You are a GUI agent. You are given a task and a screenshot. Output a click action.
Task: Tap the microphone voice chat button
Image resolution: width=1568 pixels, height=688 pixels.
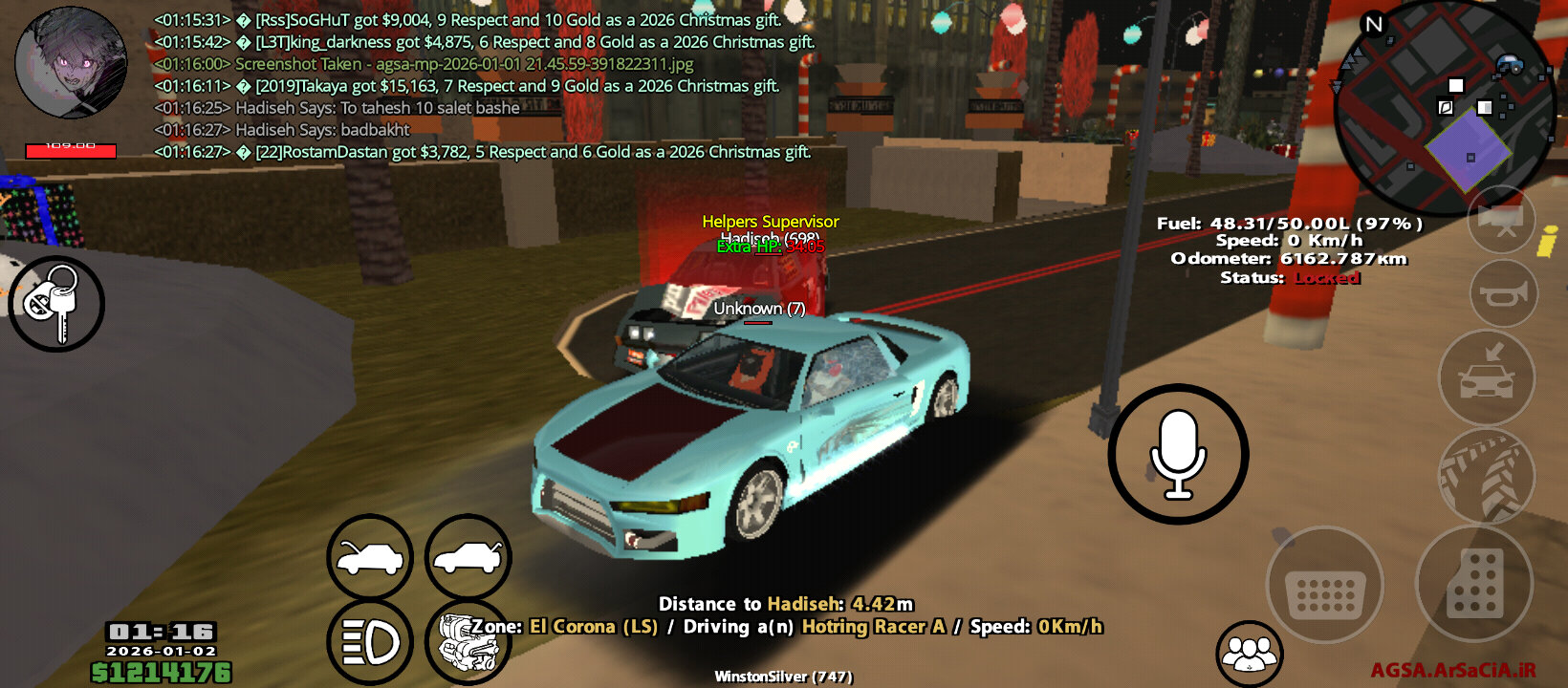(1178, 455)
